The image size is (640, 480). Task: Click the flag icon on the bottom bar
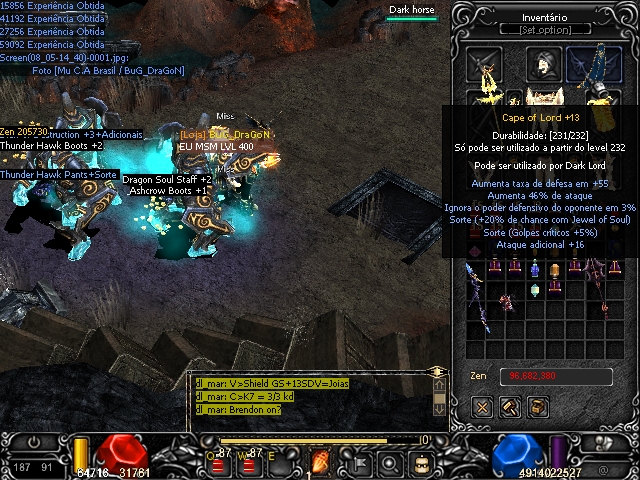(x=358, y=463)
